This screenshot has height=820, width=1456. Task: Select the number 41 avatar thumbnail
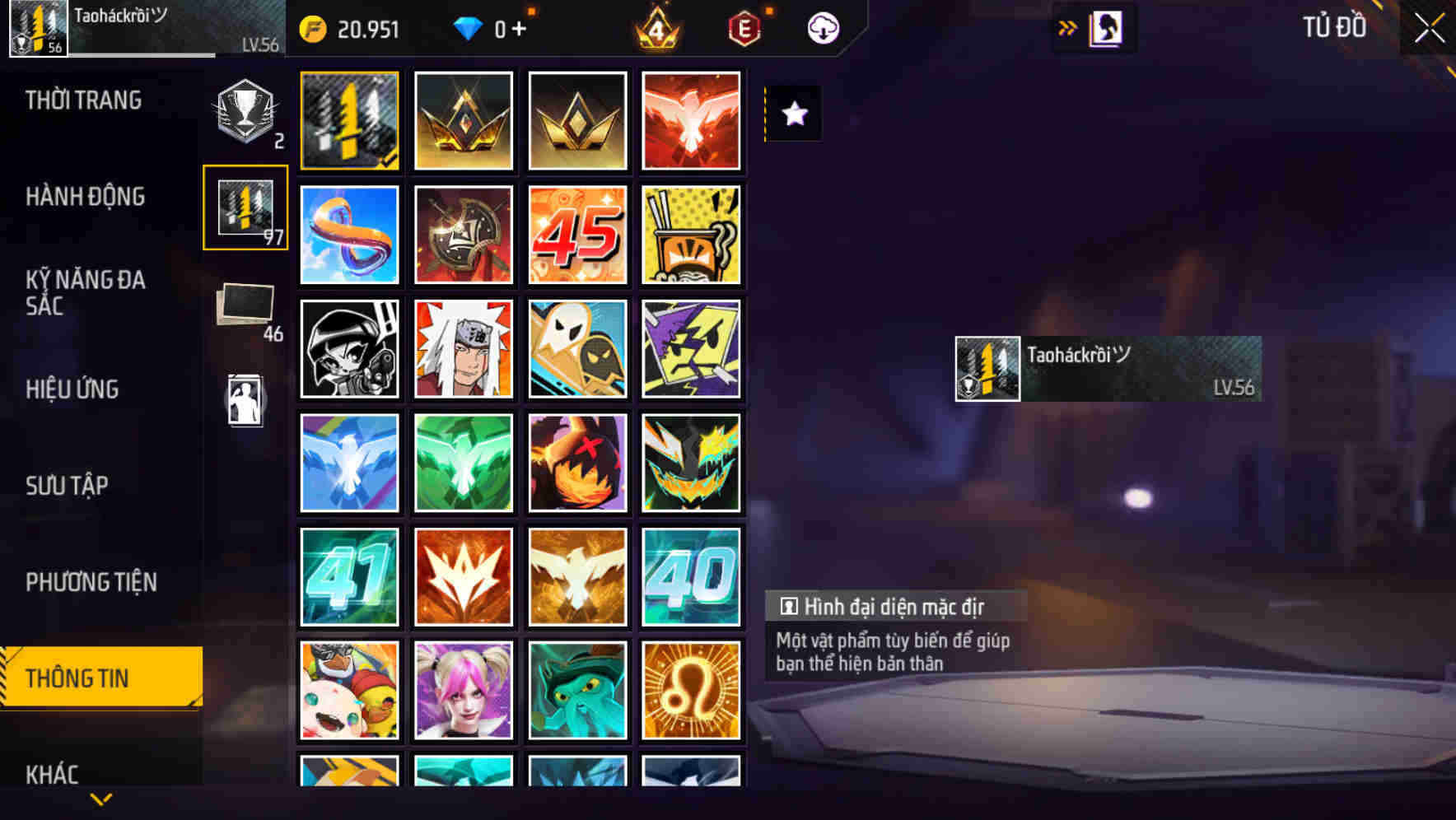point(350,576)
